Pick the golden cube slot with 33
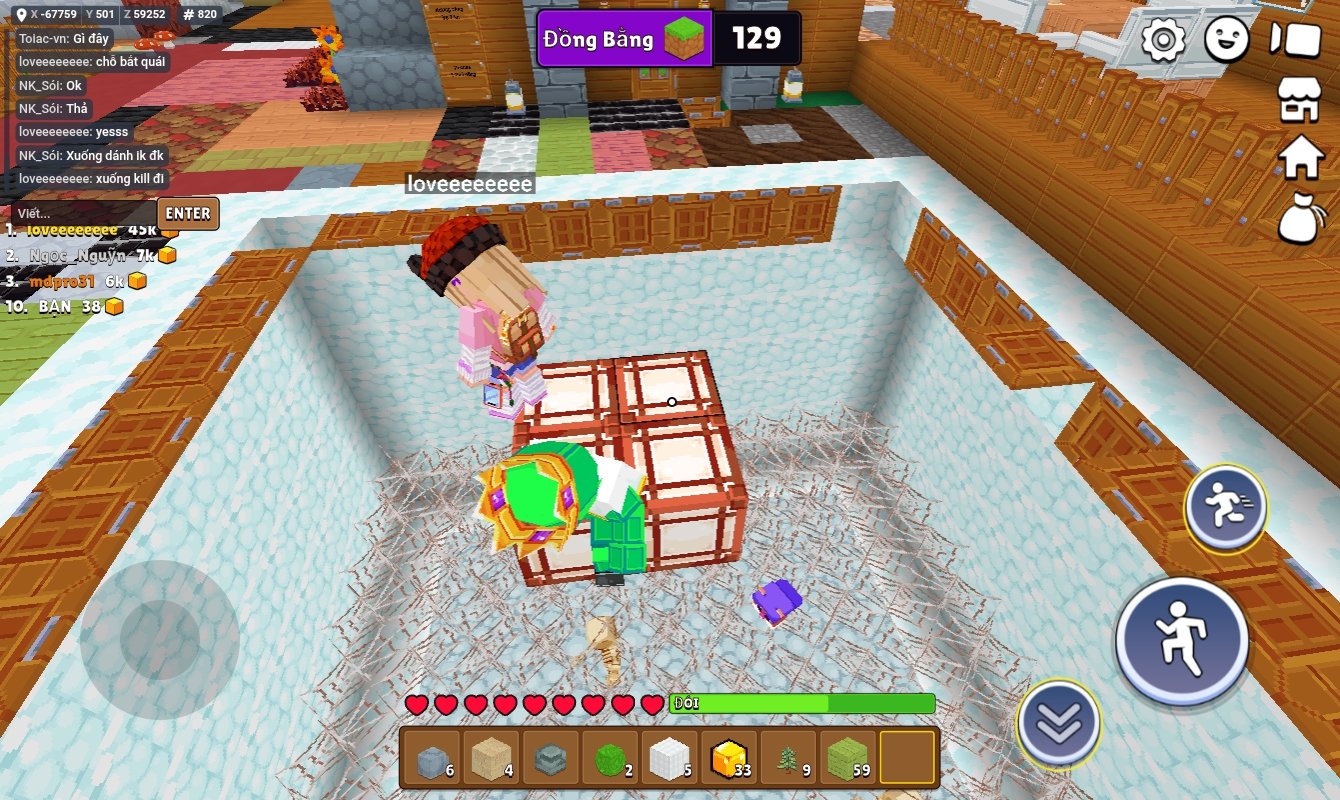1340x800 pixels. pos(729,757)
